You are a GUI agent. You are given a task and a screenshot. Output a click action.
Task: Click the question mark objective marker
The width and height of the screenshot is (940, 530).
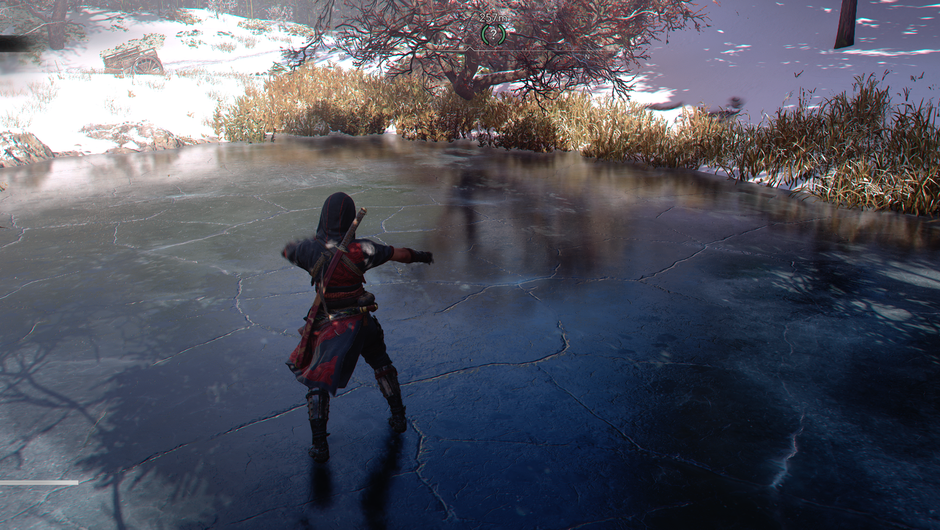pos(491,33)
